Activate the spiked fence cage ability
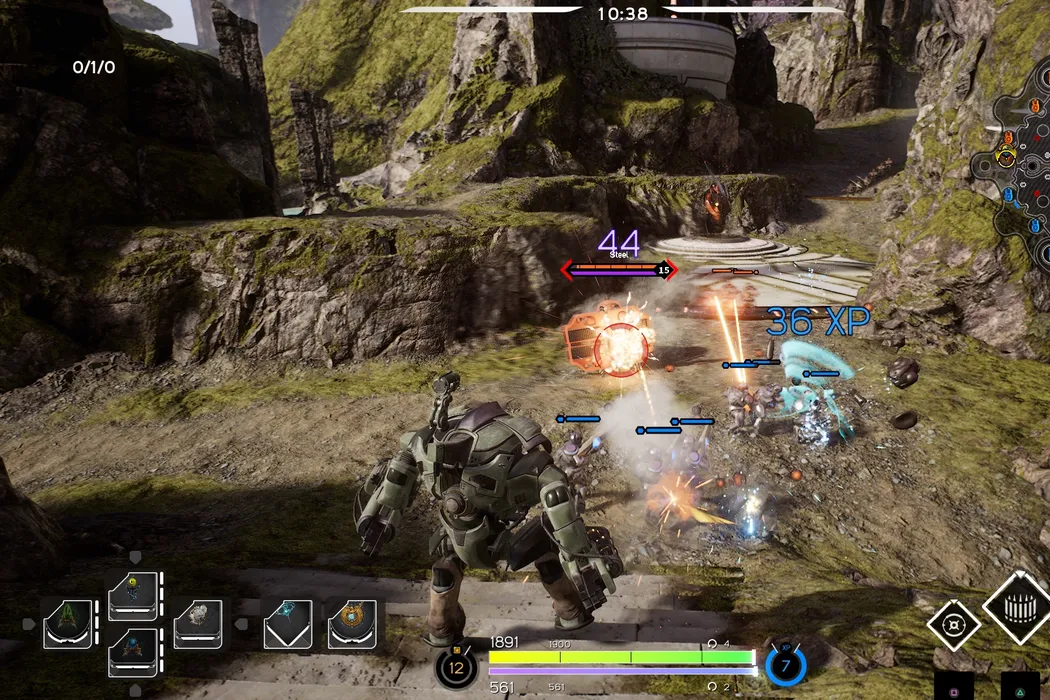 pyautogui.click(x=1020, y=608)
